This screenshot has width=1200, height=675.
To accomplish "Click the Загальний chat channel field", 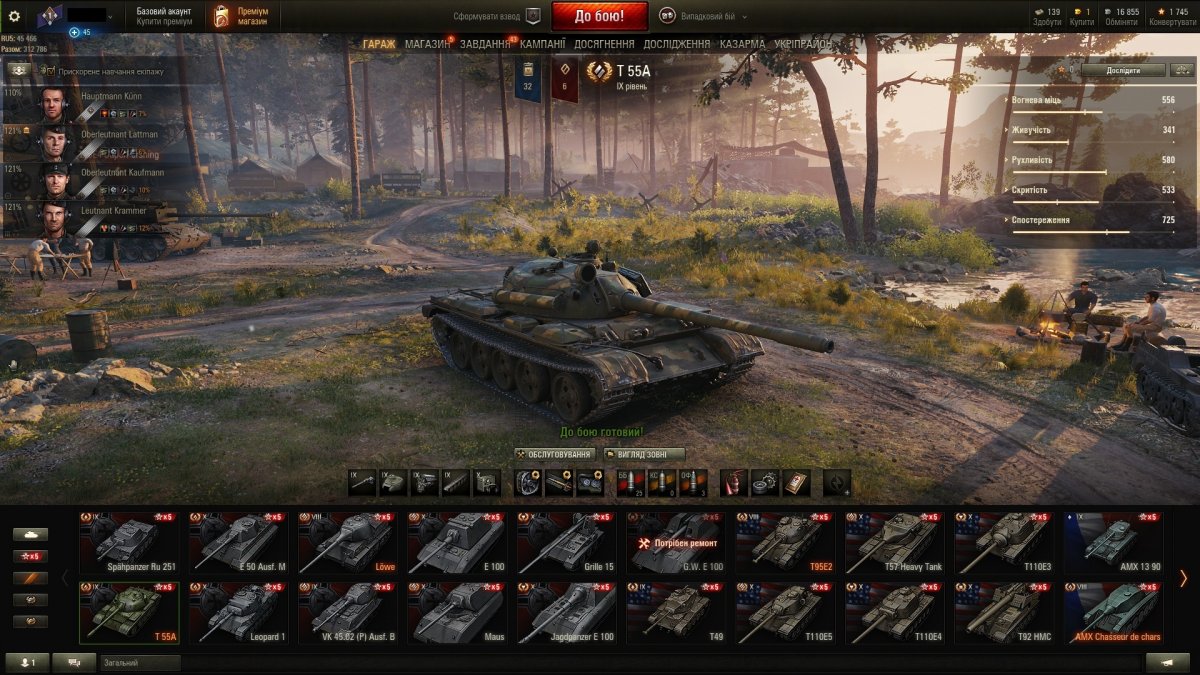I will coord(140,662).
